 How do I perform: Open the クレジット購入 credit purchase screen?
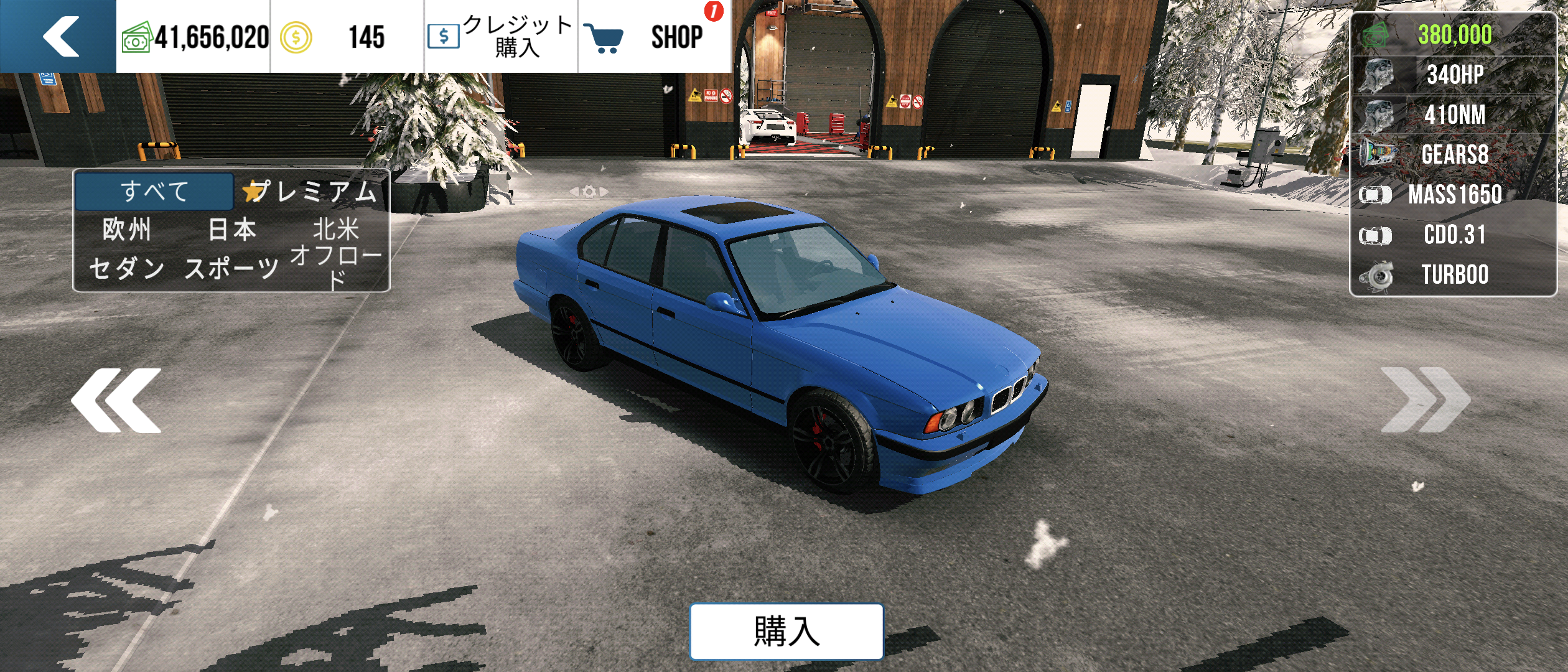click(501, 36)
